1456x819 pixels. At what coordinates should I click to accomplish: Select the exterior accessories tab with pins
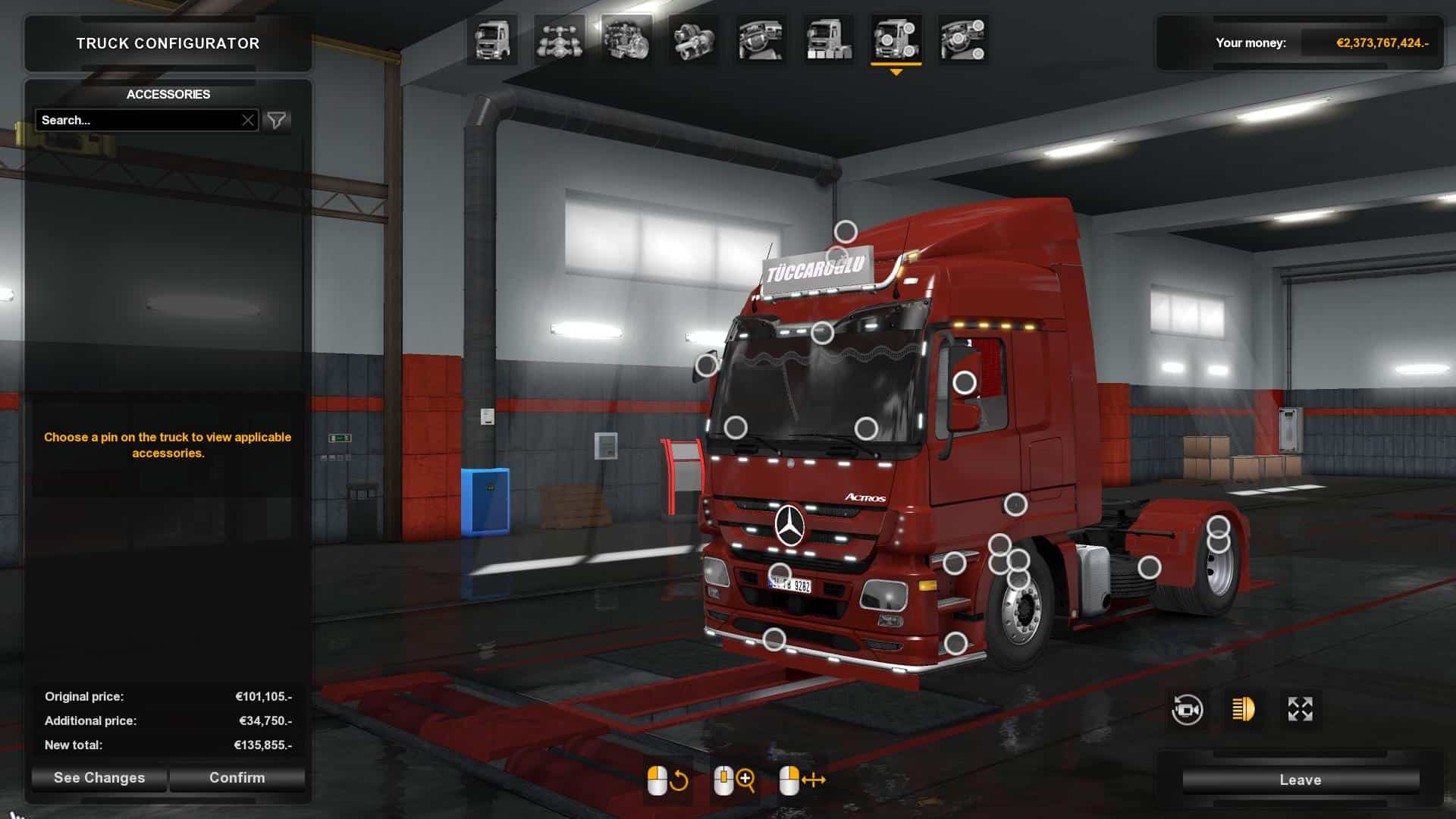point(896,39)
